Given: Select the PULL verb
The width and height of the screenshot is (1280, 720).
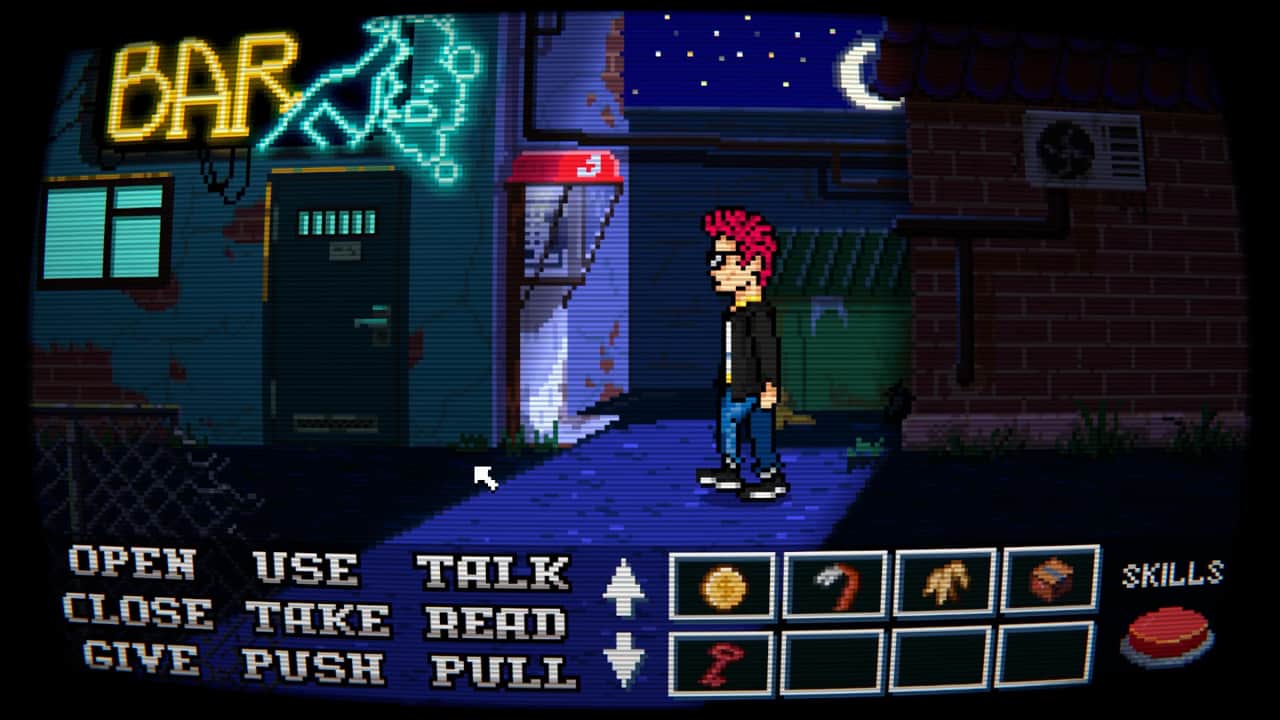Looking at the screenshot, I should pos(502,670).
